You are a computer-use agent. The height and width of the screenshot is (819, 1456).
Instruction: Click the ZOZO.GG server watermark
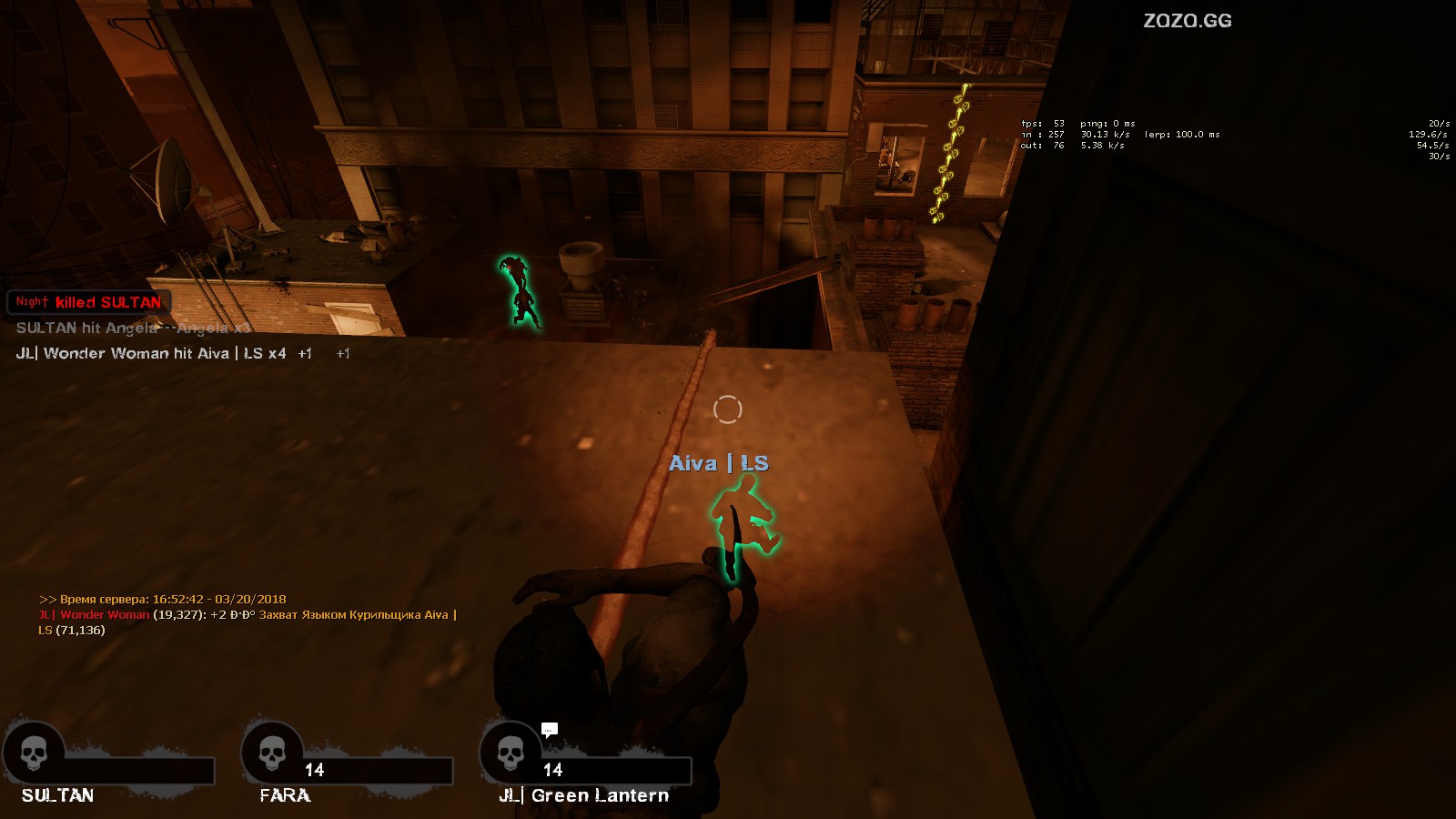coord(1187,21)
